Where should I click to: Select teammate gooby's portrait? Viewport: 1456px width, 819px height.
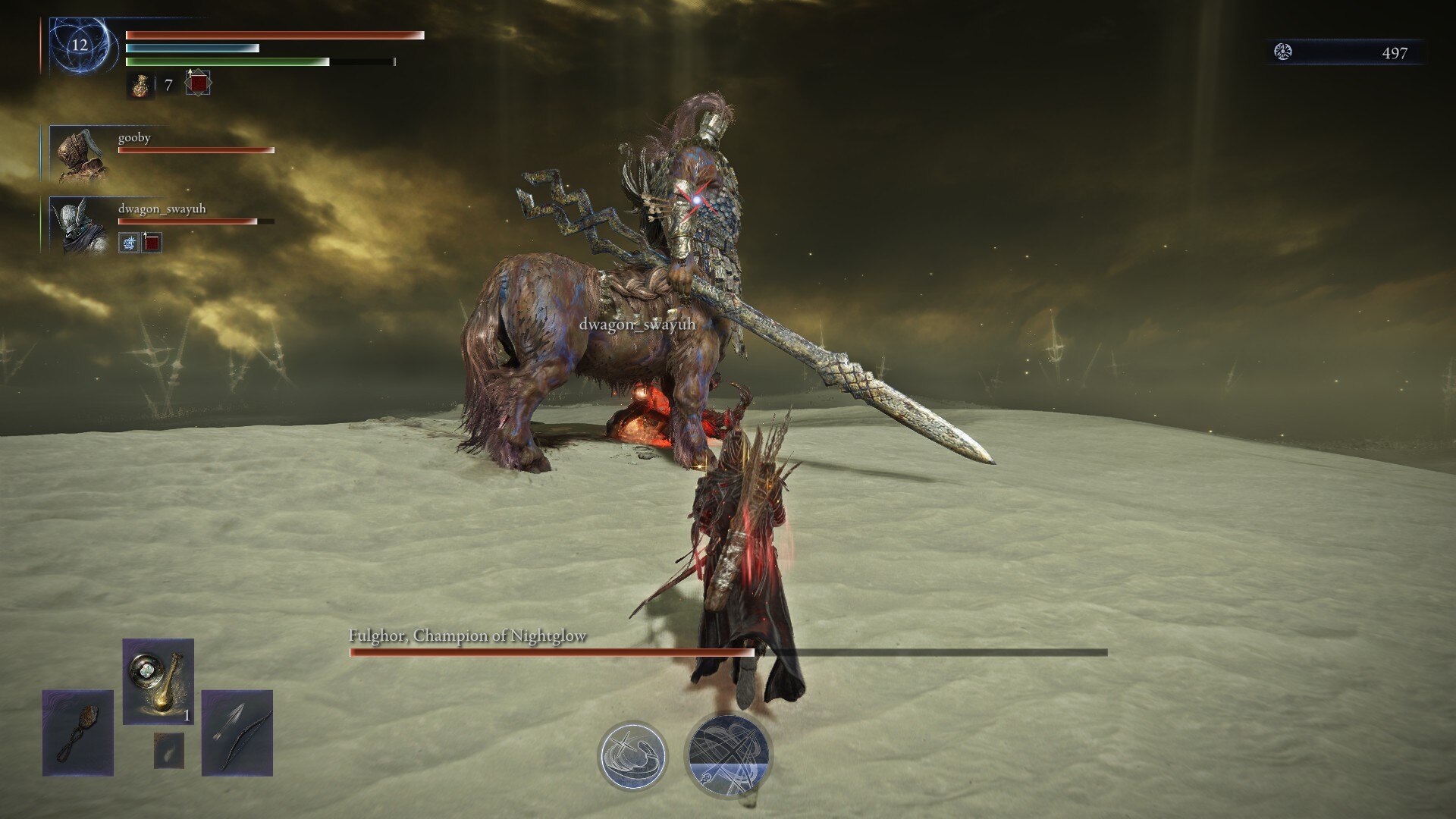tap(80, 155)
